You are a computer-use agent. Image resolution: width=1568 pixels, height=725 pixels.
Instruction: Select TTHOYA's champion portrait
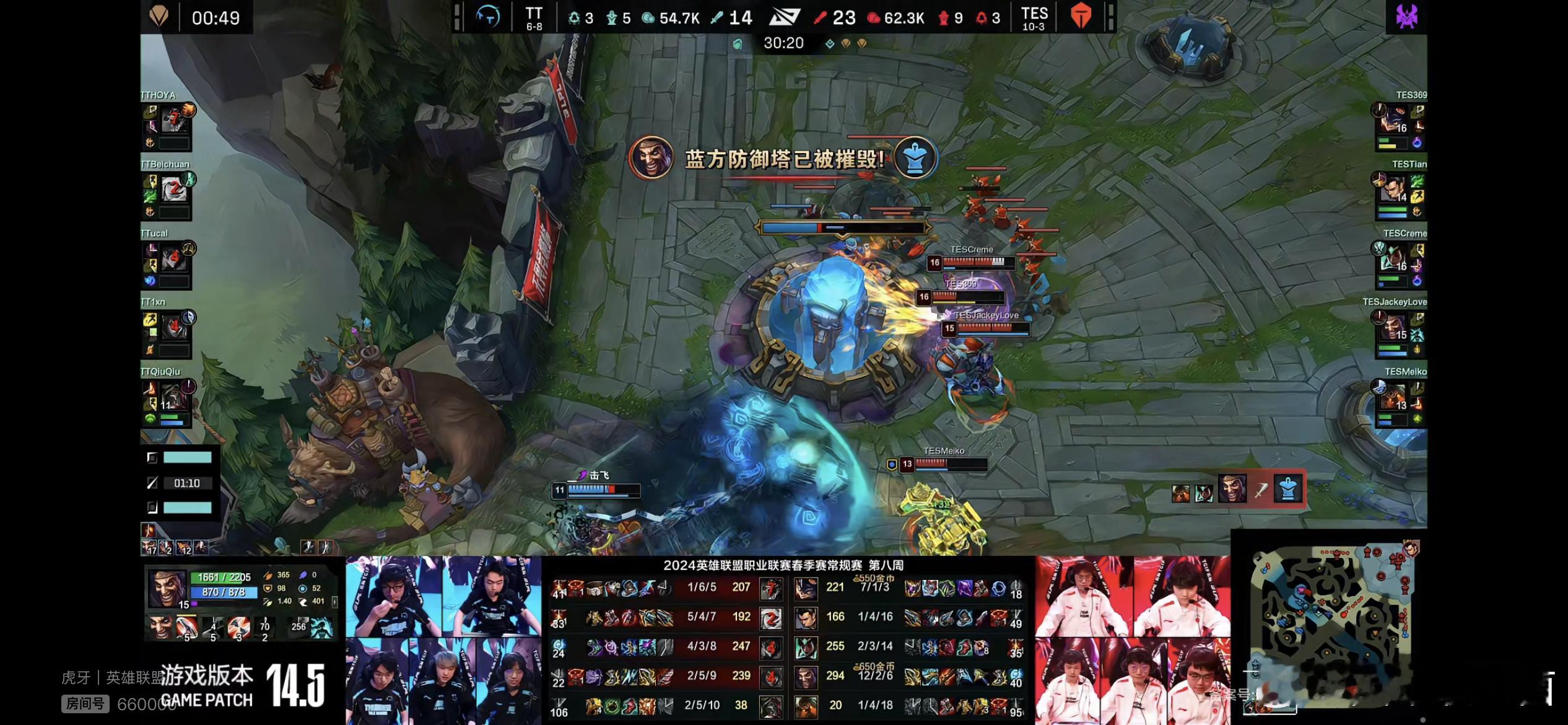[x=174, y=119]
